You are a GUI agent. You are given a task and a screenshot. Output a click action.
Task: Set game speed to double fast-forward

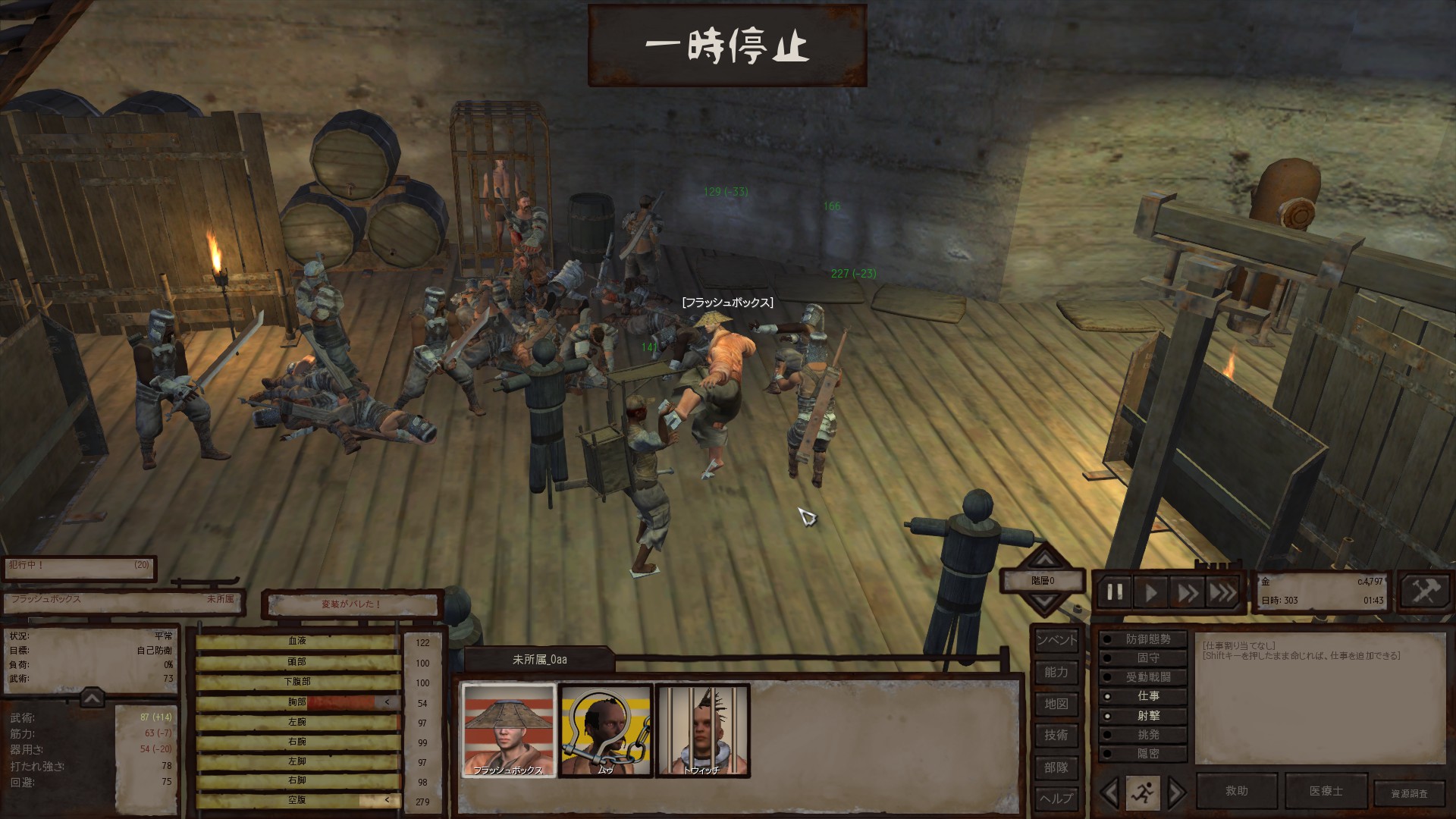pos(1188,591)
